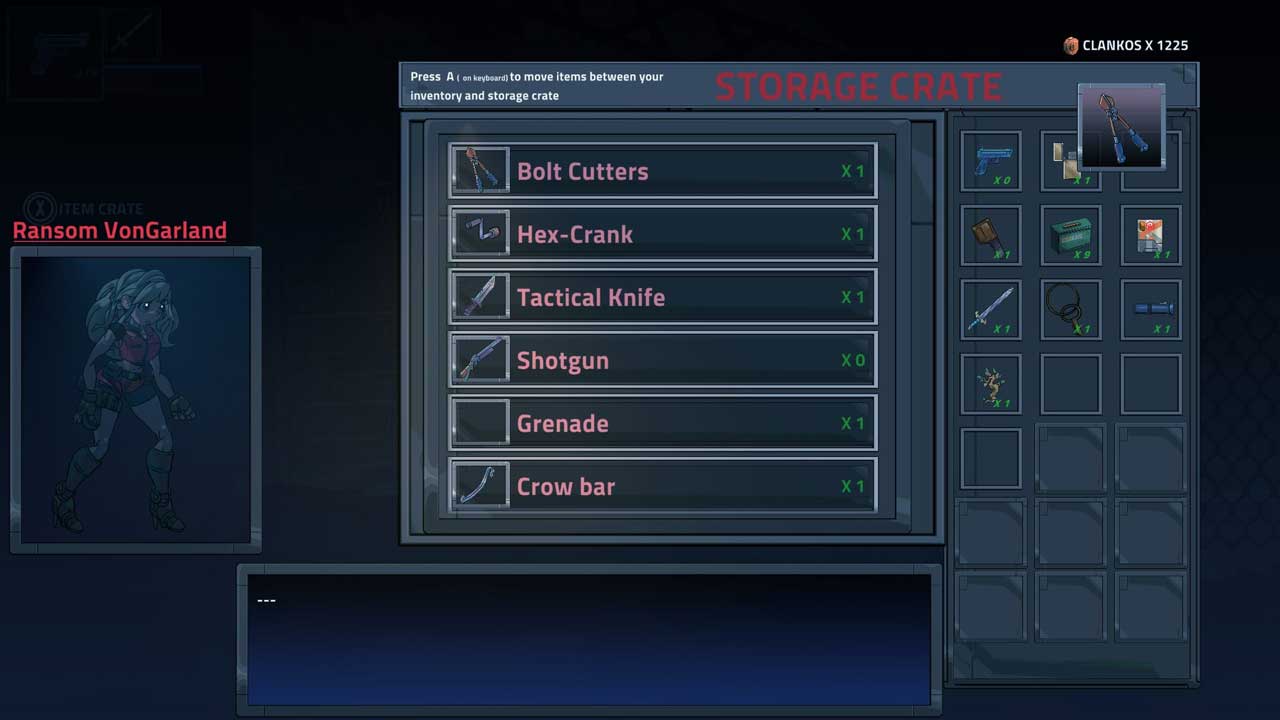This screenshot has width=1280, height=720.
Task: Choose the Grenade row in the crate
Action: pos(663,423)
